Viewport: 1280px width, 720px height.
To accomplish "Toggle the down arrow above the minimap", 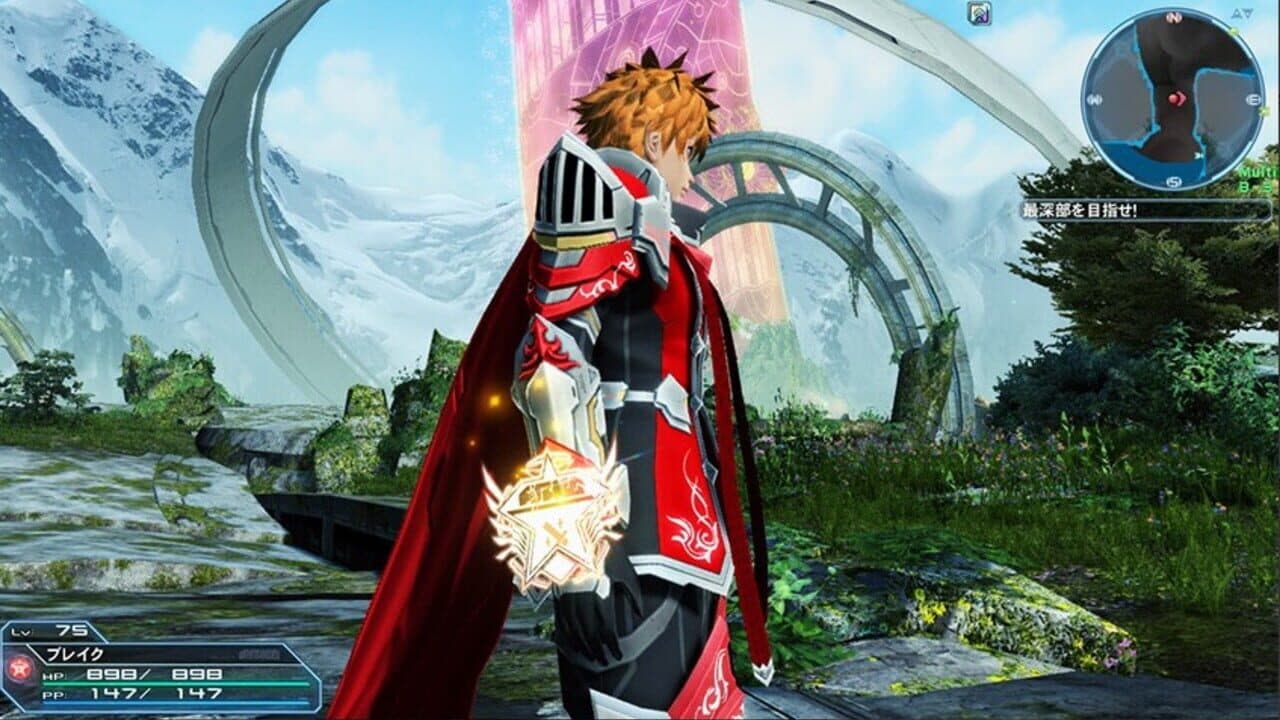I will tap(1248, 14).
